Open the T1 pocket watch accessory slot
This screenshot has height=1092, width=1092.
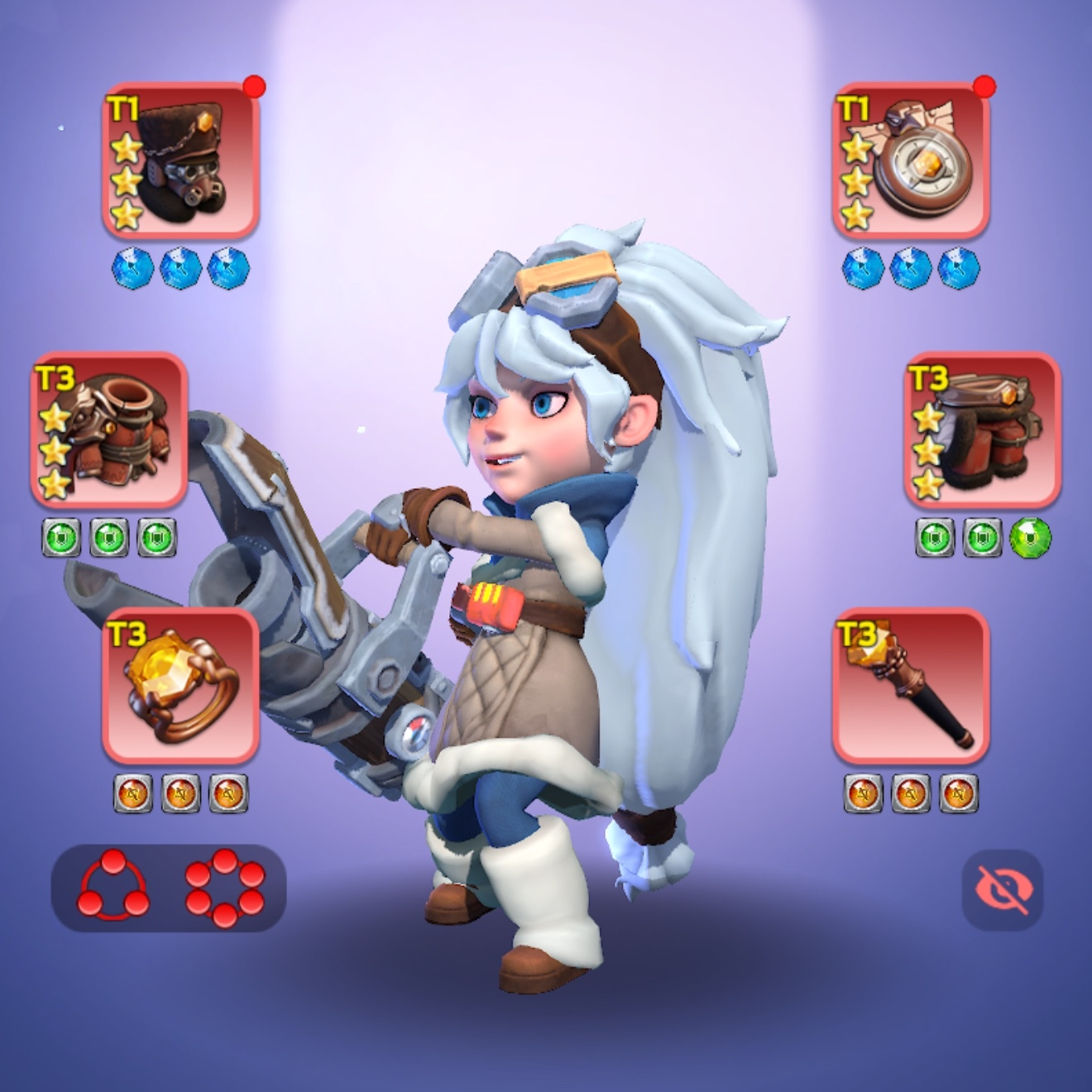pyautogui.click(x=910, y=160)
